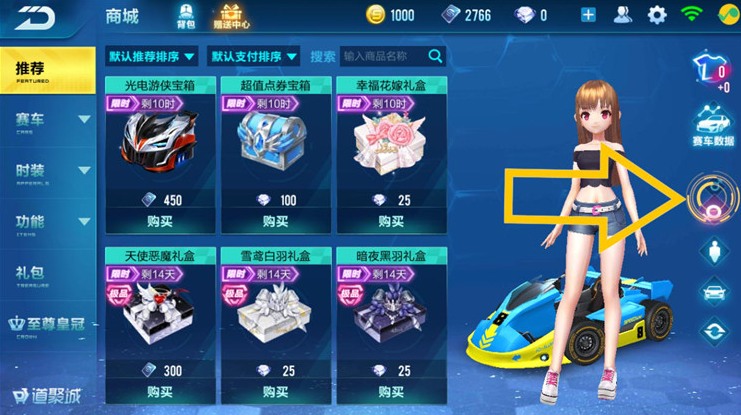Open the 背包 backpack
Image resolution: width=741 pixels, height=415 pixels.
[x=185, y=15]
